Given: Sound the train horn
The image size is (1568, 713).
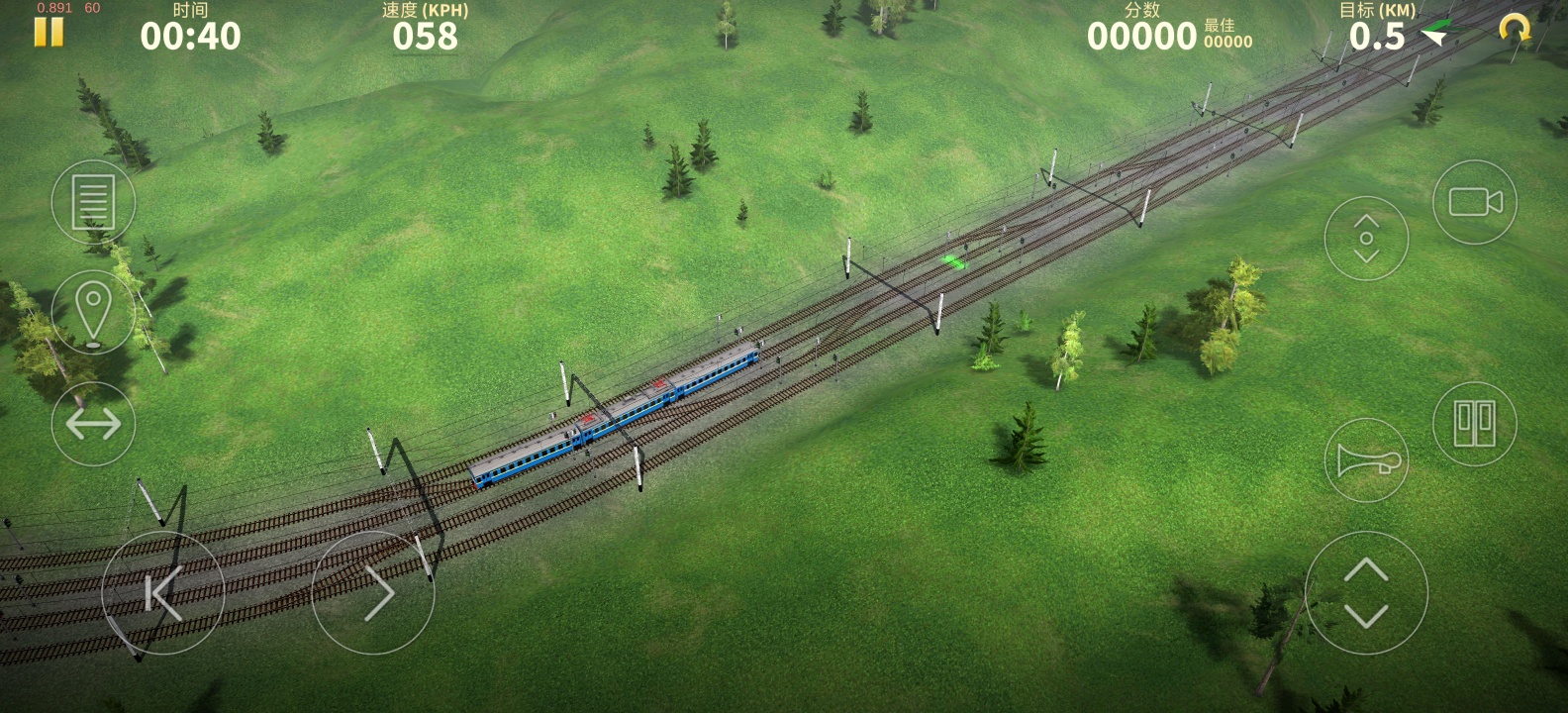Looking at the screenshot, I should tap(1366, 460).
